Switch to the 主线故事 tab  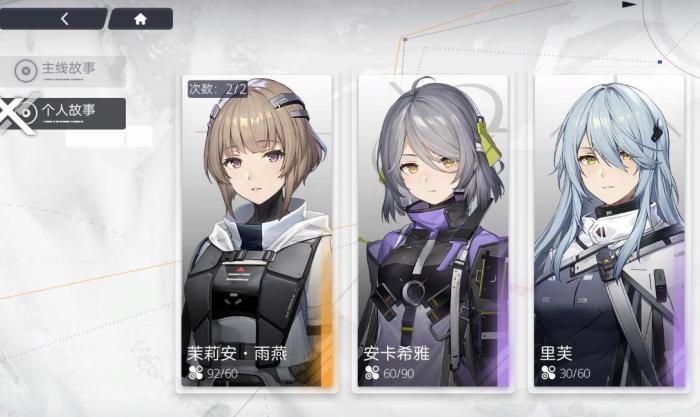click(66, 70)
